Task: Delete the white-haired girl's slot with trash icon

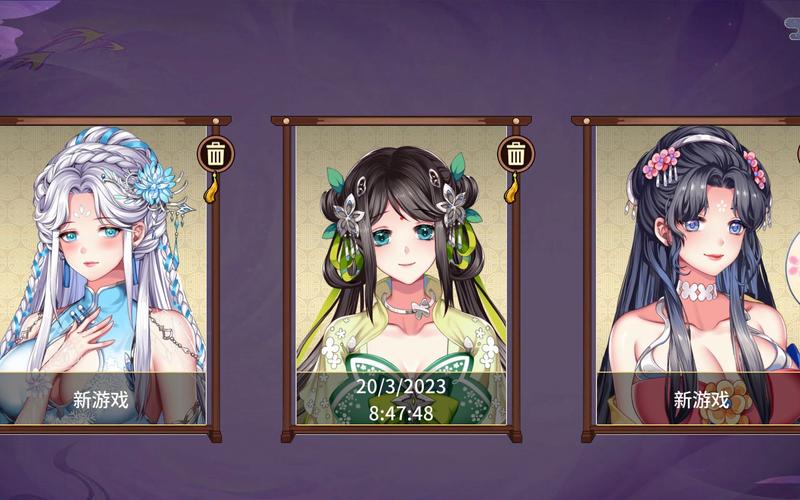Action: 215,154
